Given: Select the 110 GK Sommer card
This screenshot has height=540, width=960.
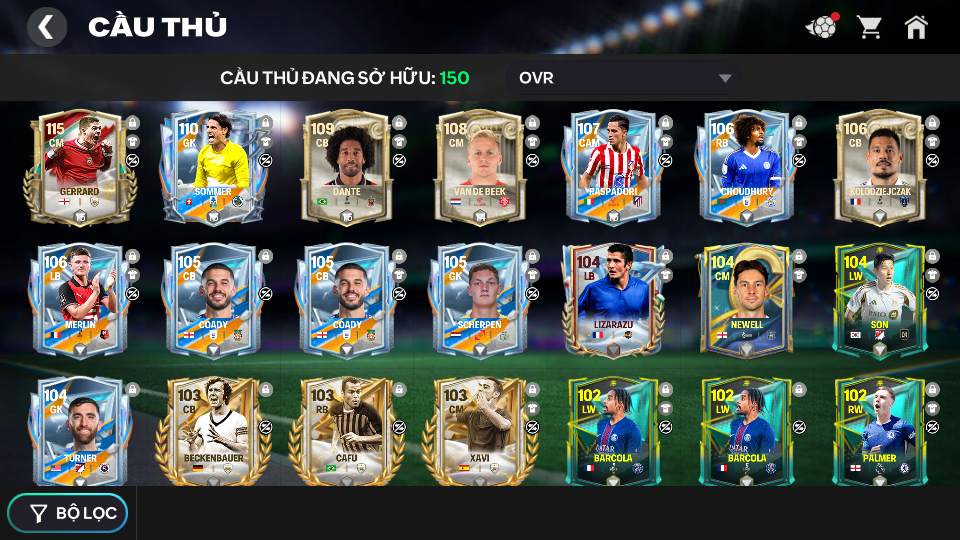Looking at the screenshot, I should pos(213,167).
